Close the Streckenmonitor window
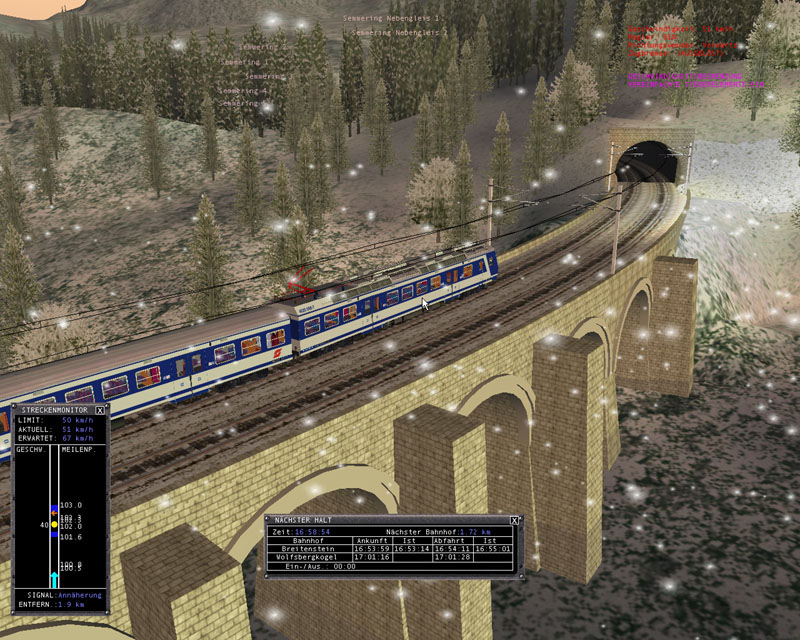The image size is (800, 640). [x=101, y=410]
